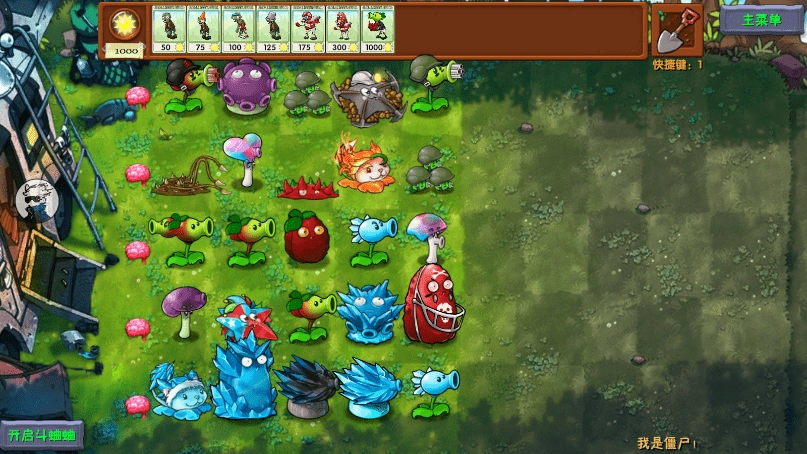This screenshot has width=807, height=454.
Task: Click the 开启斗蛐蛐 button
Action: (43, 435)
